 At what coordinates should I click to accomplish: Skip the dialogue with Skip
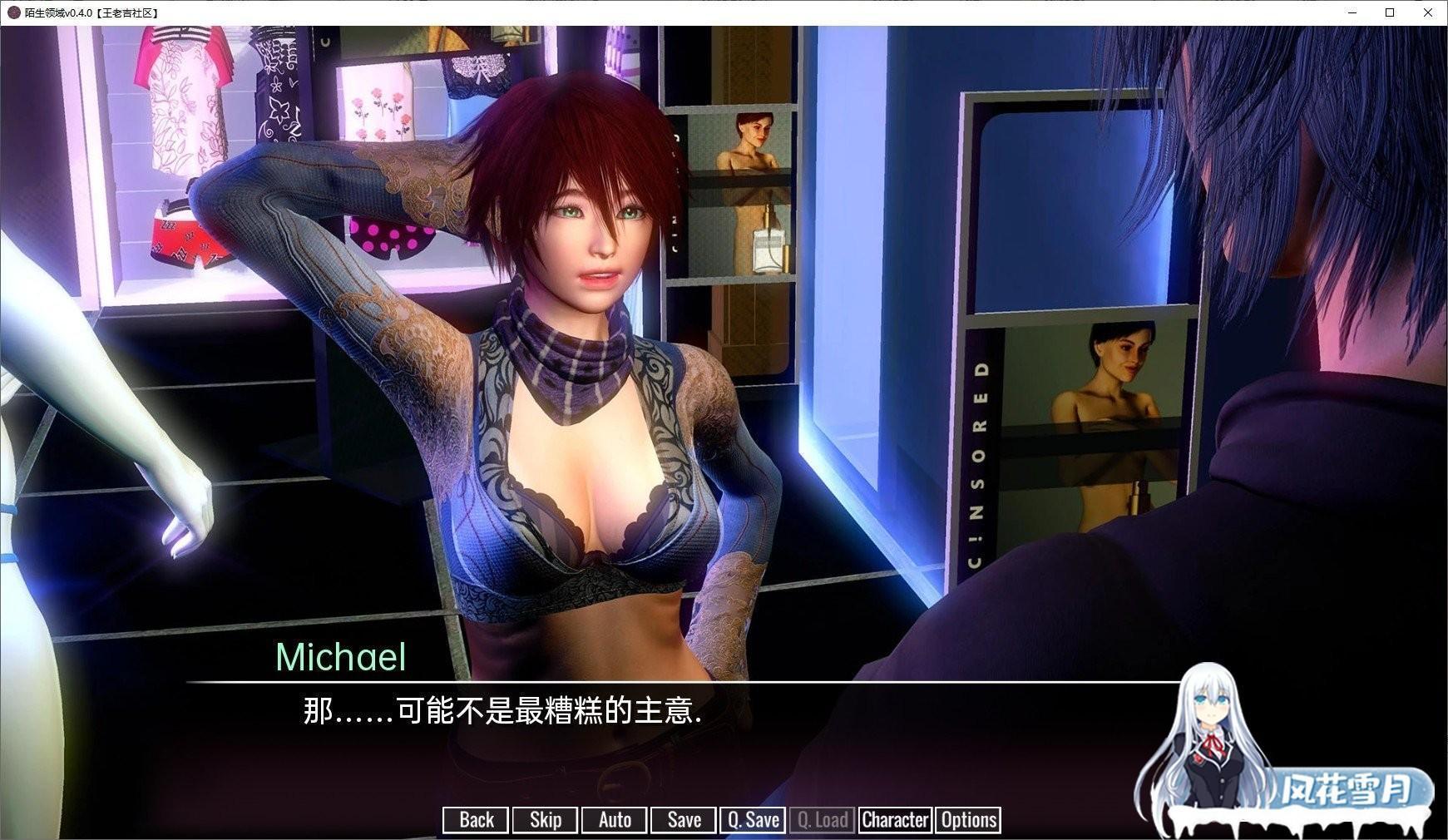tap(546, 820)
